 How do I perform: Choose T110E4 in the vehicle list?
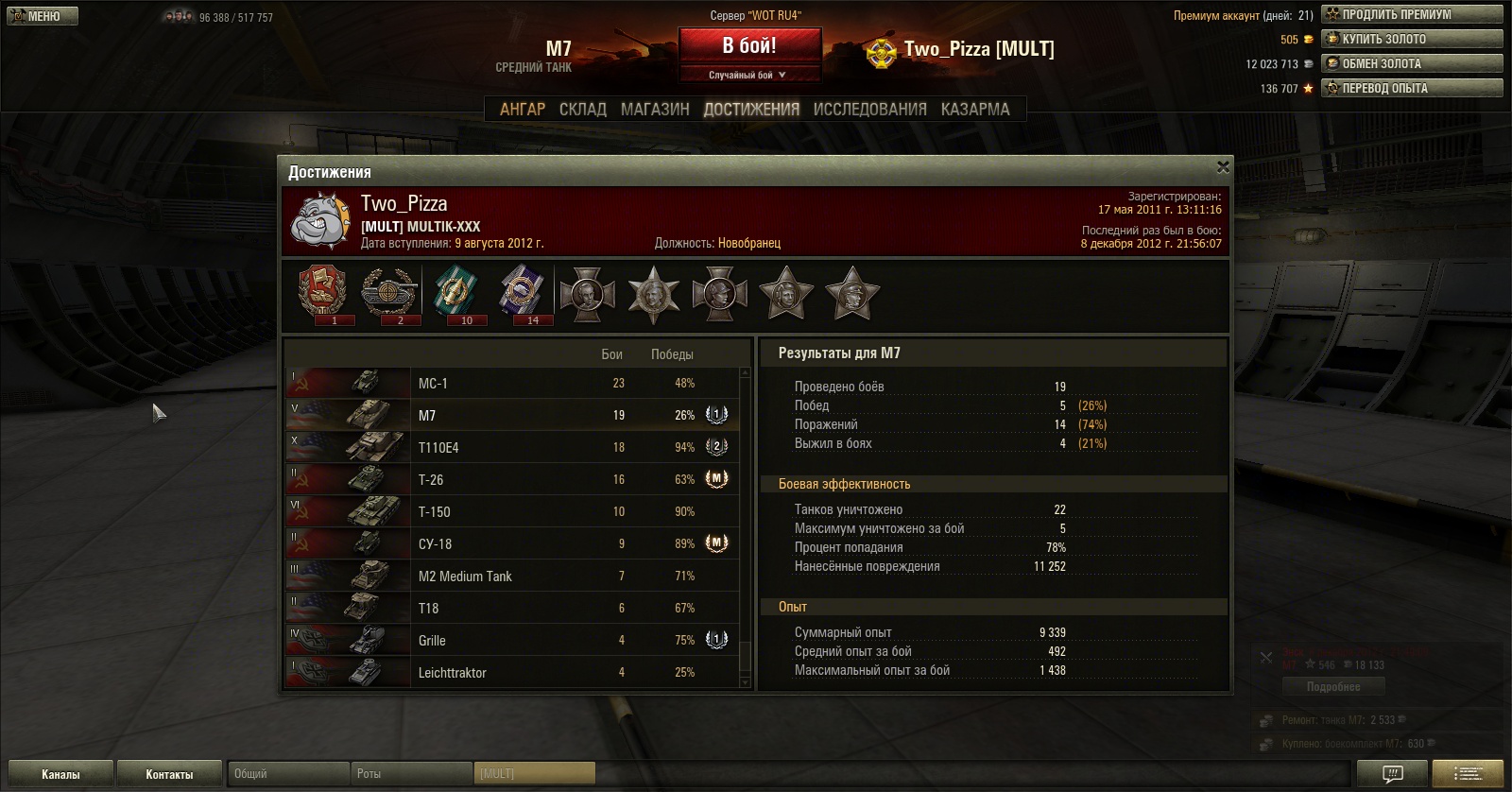click(x=510, y=448)
